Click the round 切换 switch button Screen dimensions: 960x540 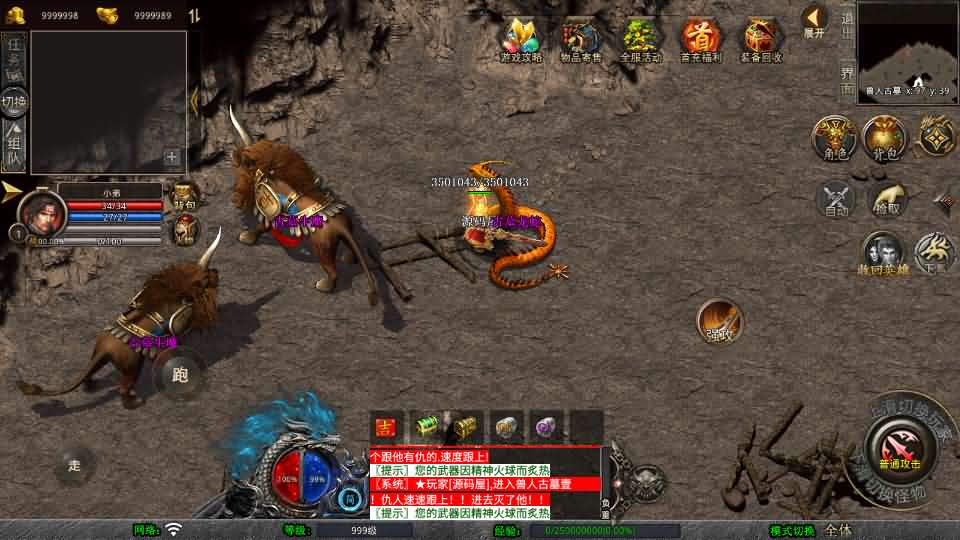14,101
